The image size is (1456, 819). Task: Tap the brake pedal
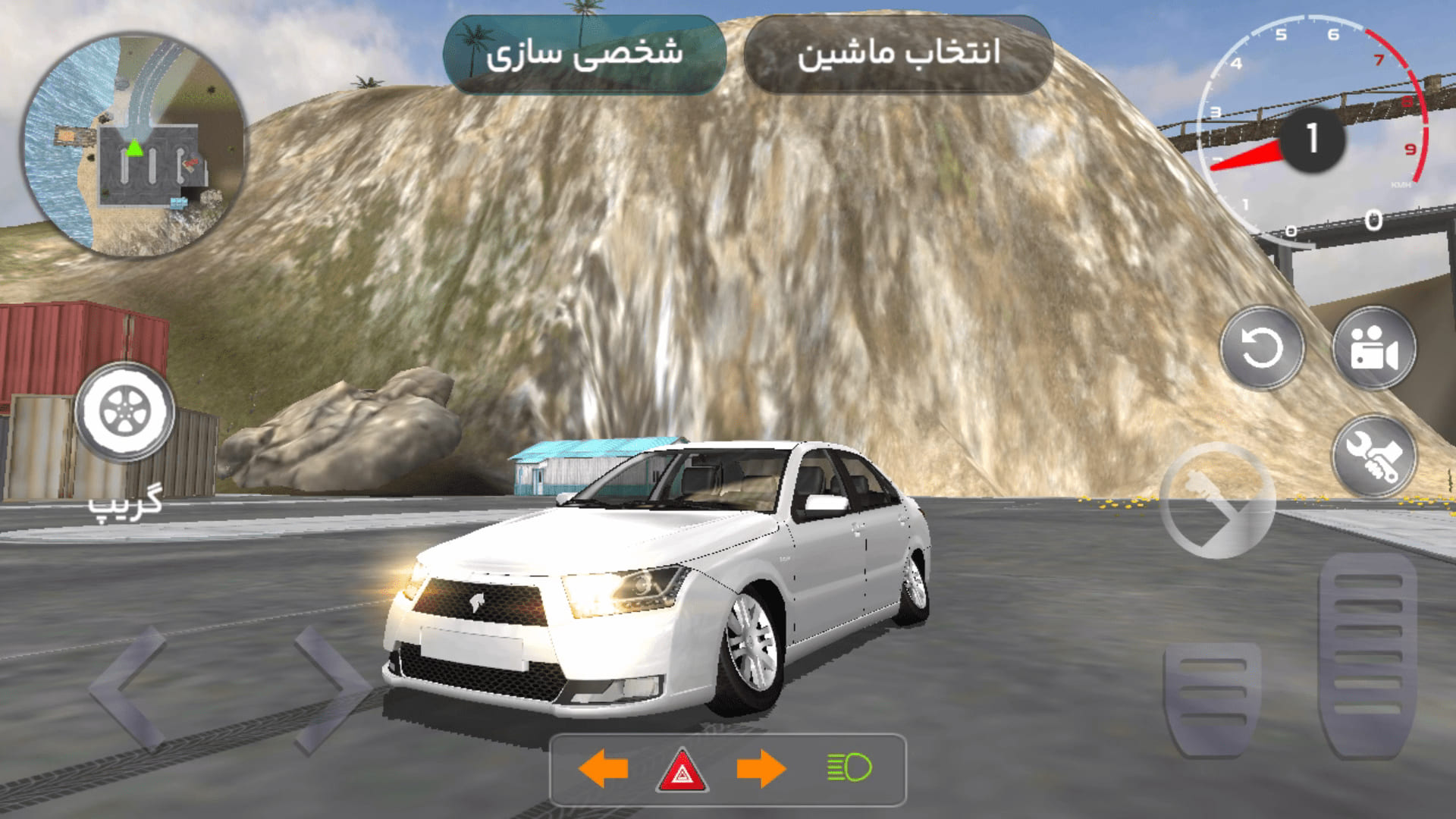point(1211,699)
